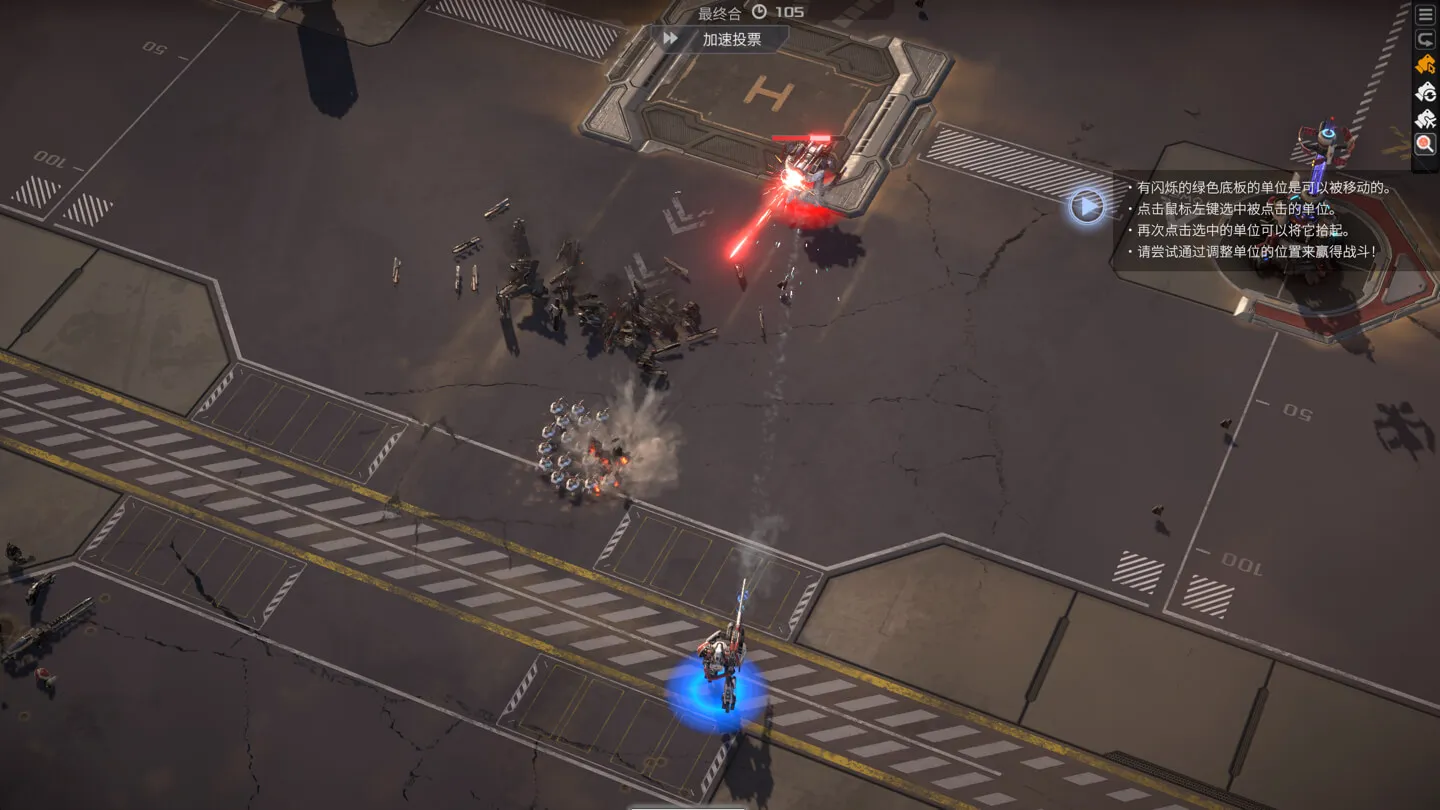Switch to the camera airplane mode icon

point(1425,119)
